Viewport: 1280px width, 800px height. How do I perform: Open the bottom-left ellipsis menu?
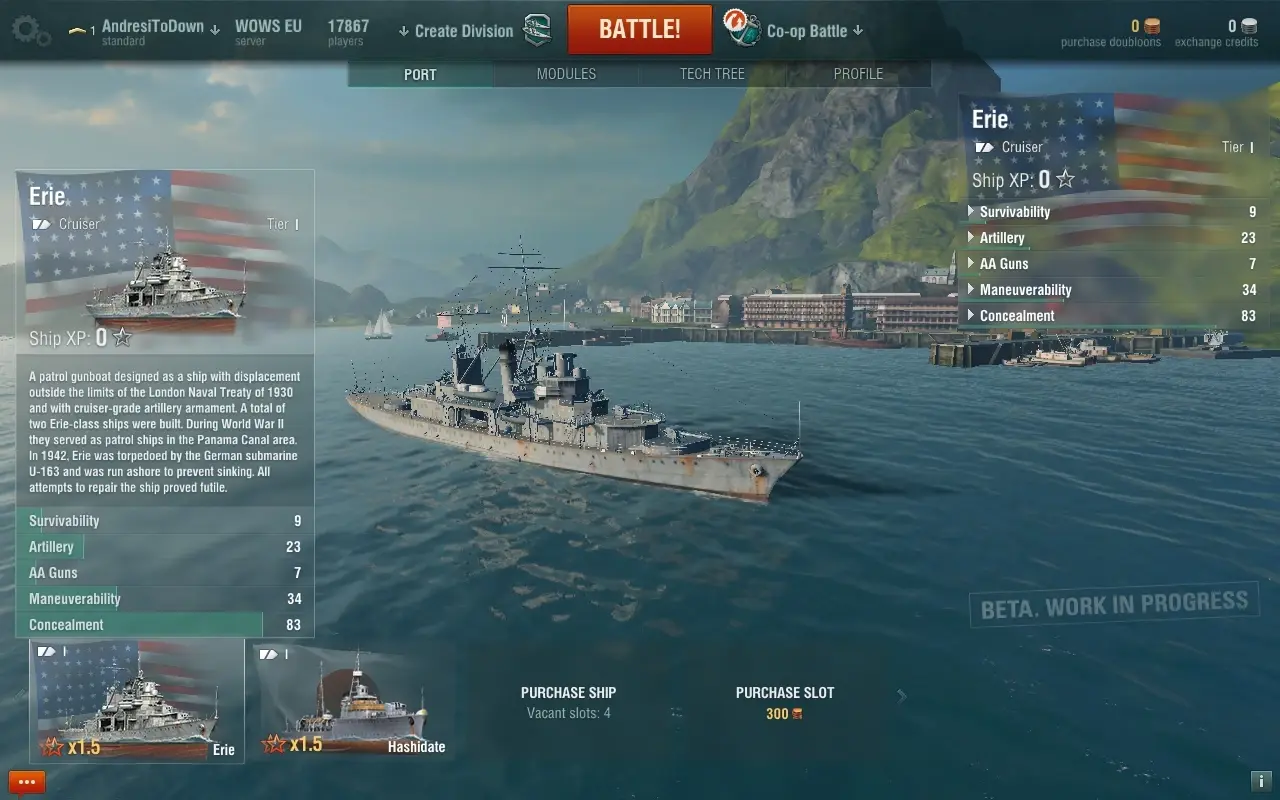26,782
